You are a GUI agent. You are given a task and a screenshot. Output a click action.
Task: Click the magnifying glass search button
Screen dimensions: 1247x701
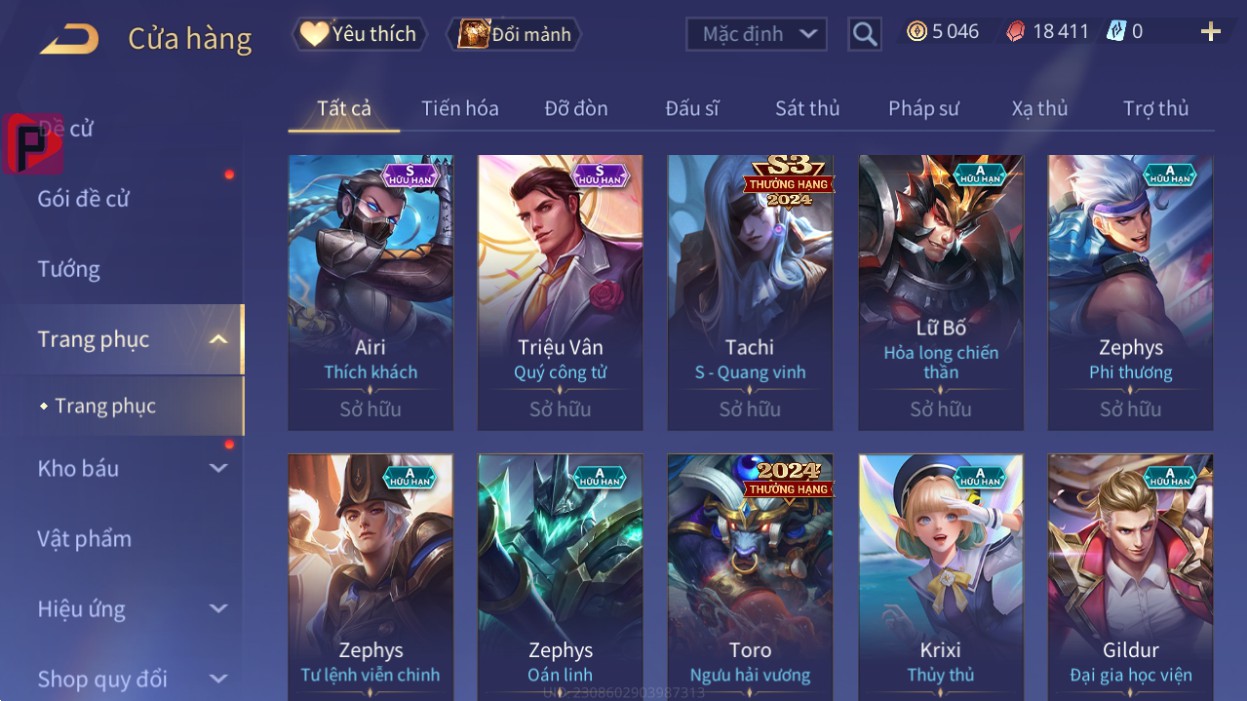pos(864,35)
